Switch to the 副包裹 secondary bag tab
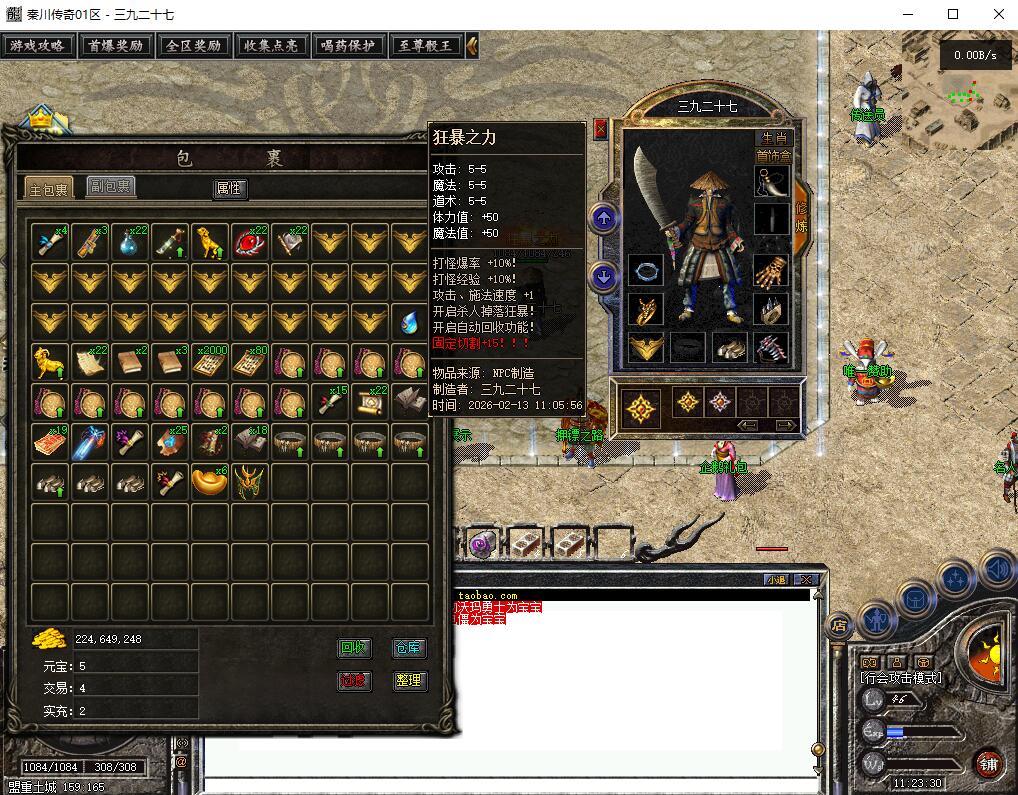 (x=110, y=186)
